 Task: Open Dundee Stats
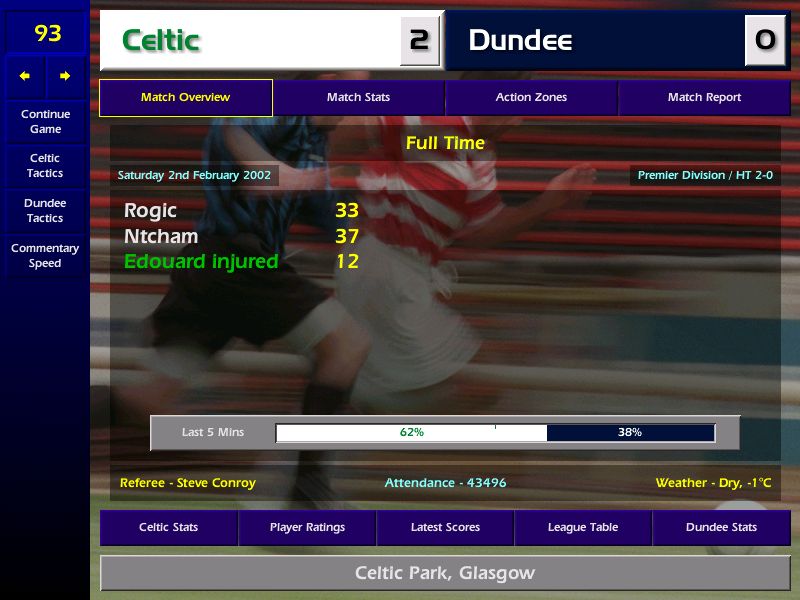point(721,527)
